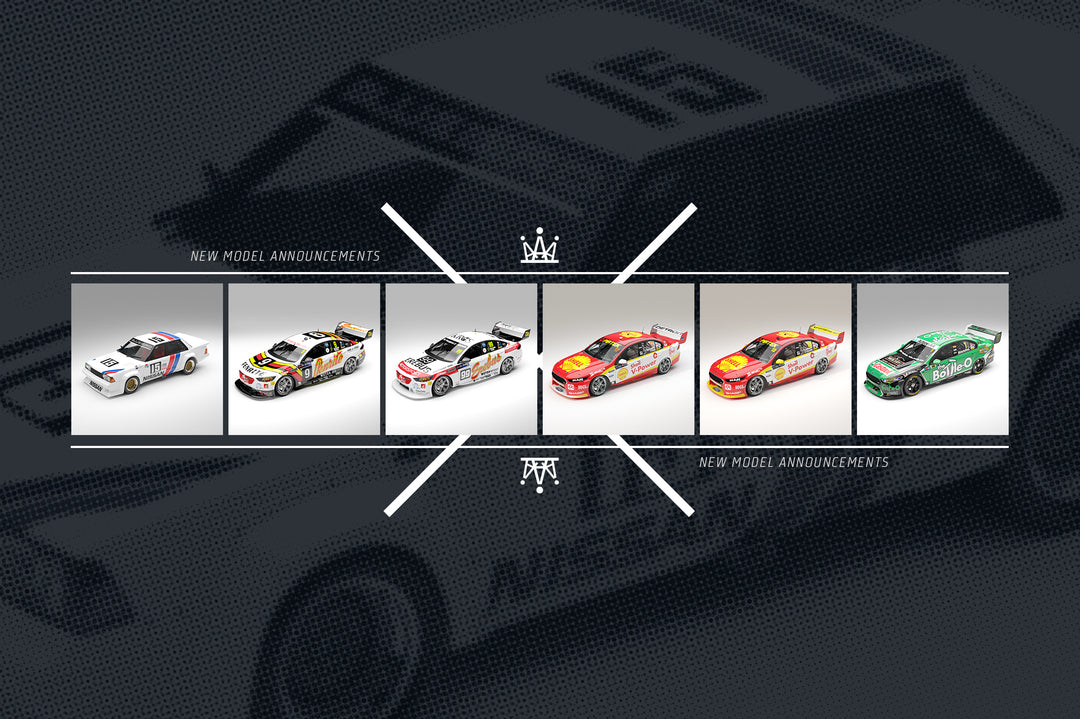Choose the number 9 black and yellow car
The height and width of the screenshot is (719, 1080).
(x=304, y=359)
